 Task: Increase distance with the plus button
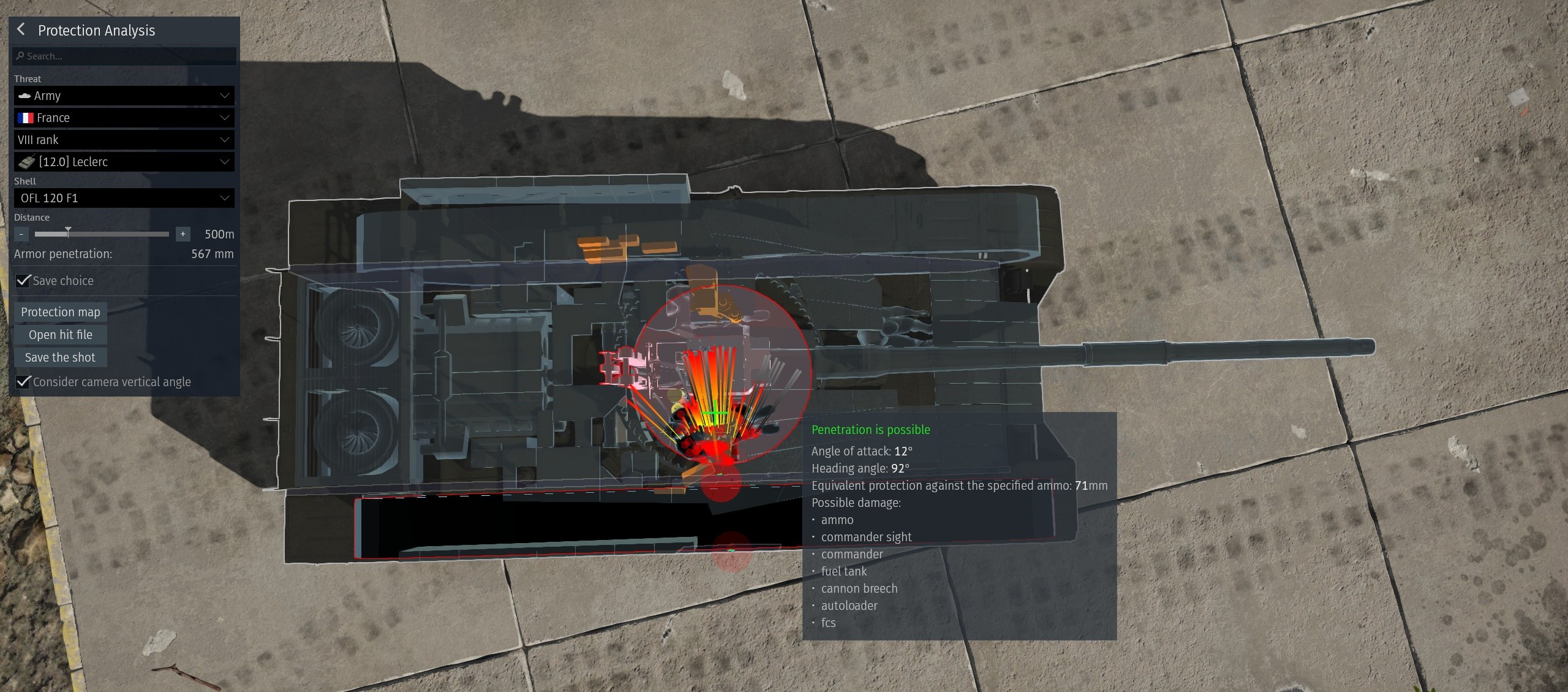(183, 234)
